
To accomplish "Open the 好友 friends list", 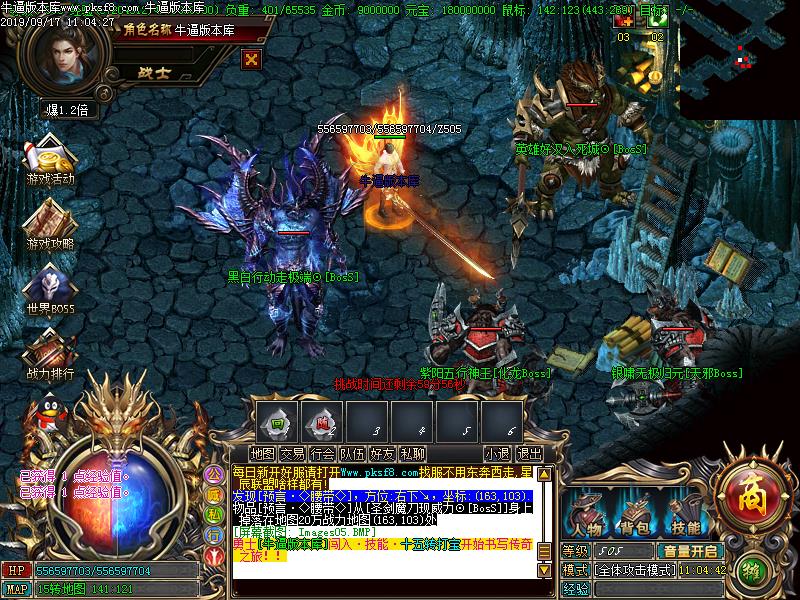I will 382,454.
